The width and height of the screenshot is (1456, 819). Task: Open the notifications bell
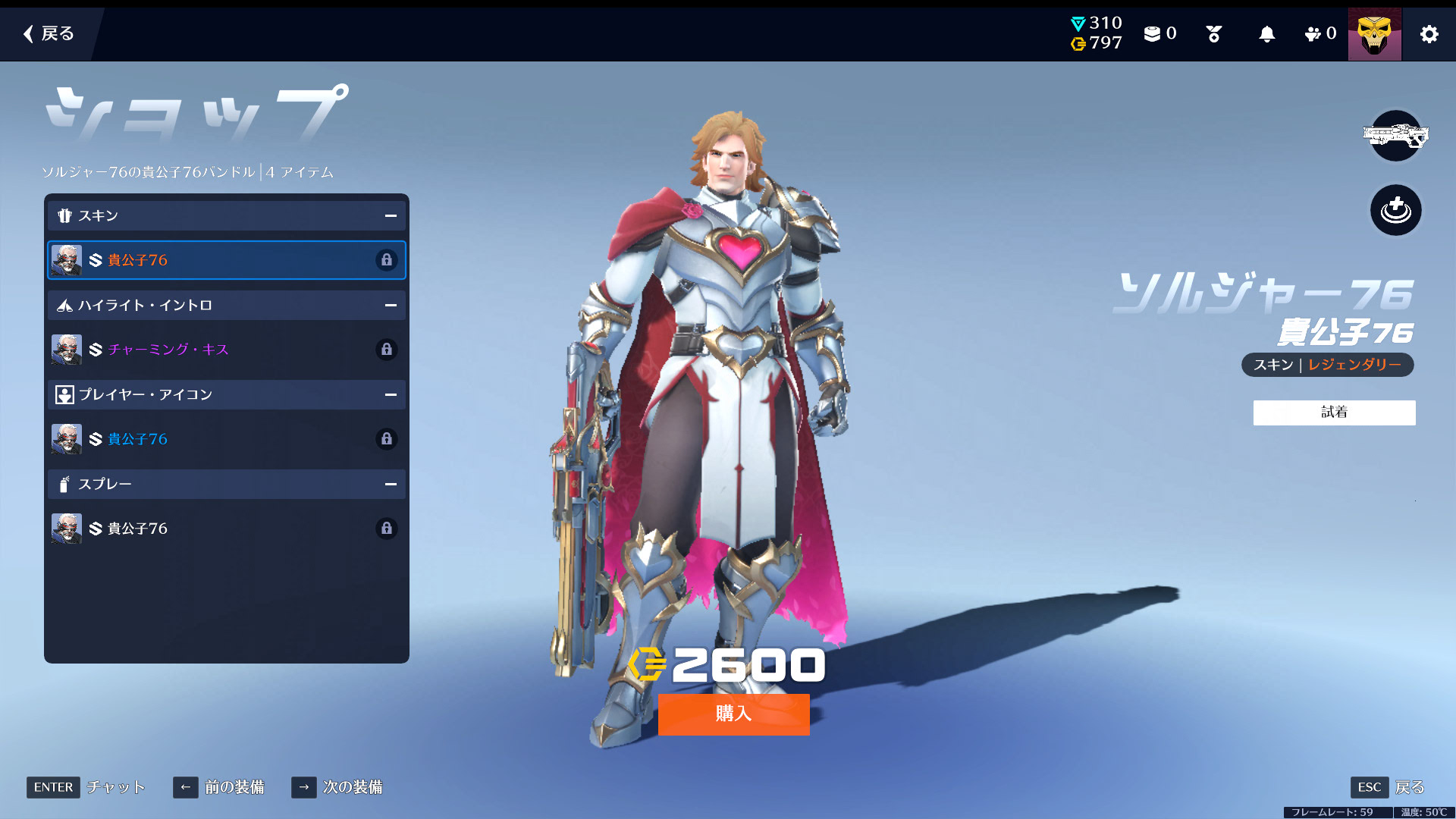click(1266, 34)
